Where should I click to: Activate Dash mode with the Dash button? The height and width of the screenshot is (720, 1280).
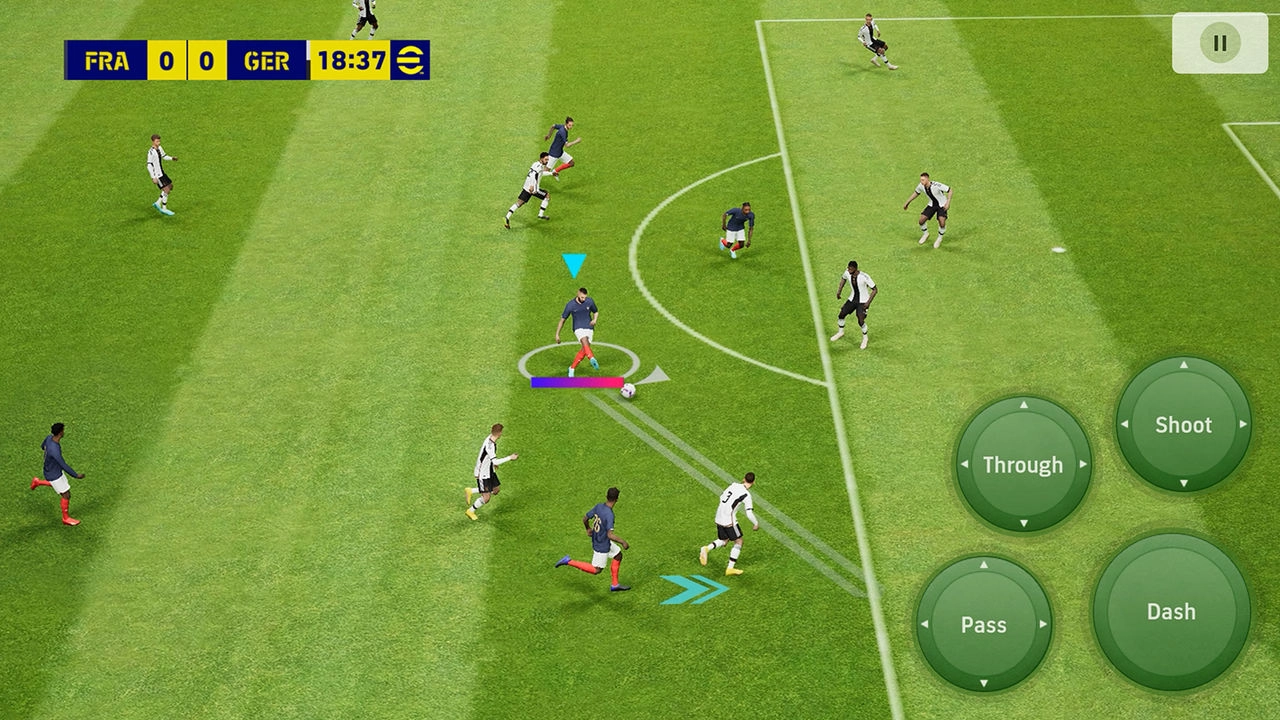coord(1171,611)
